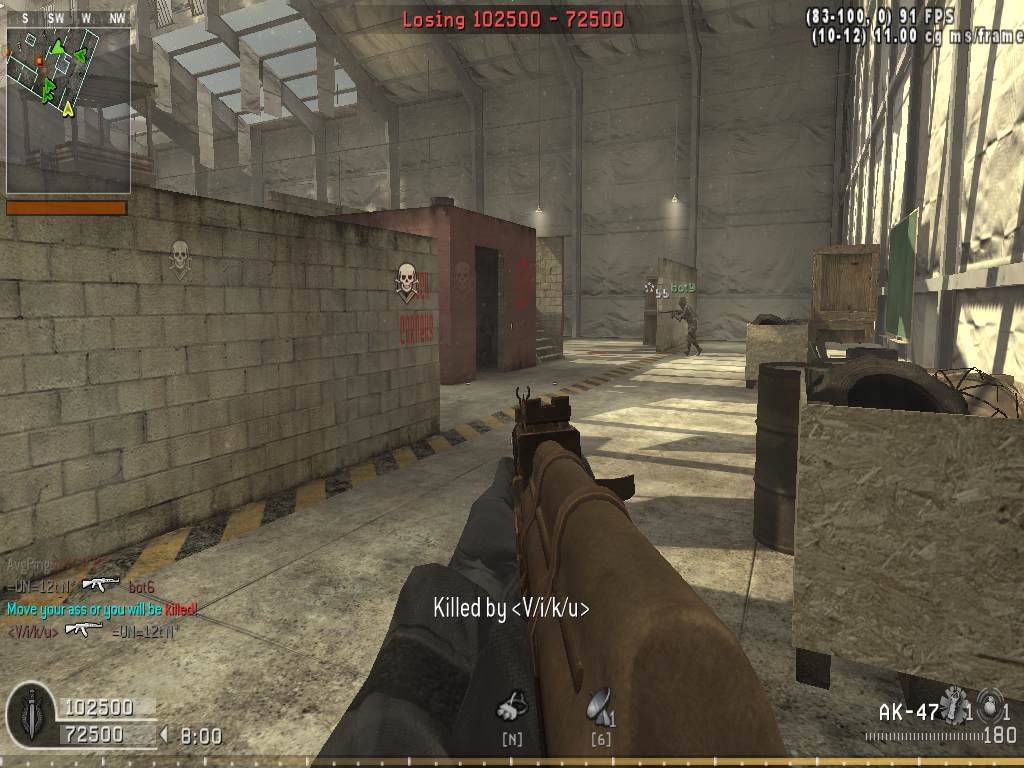Select the yellow player arrow on the minimap

[67, 107]
